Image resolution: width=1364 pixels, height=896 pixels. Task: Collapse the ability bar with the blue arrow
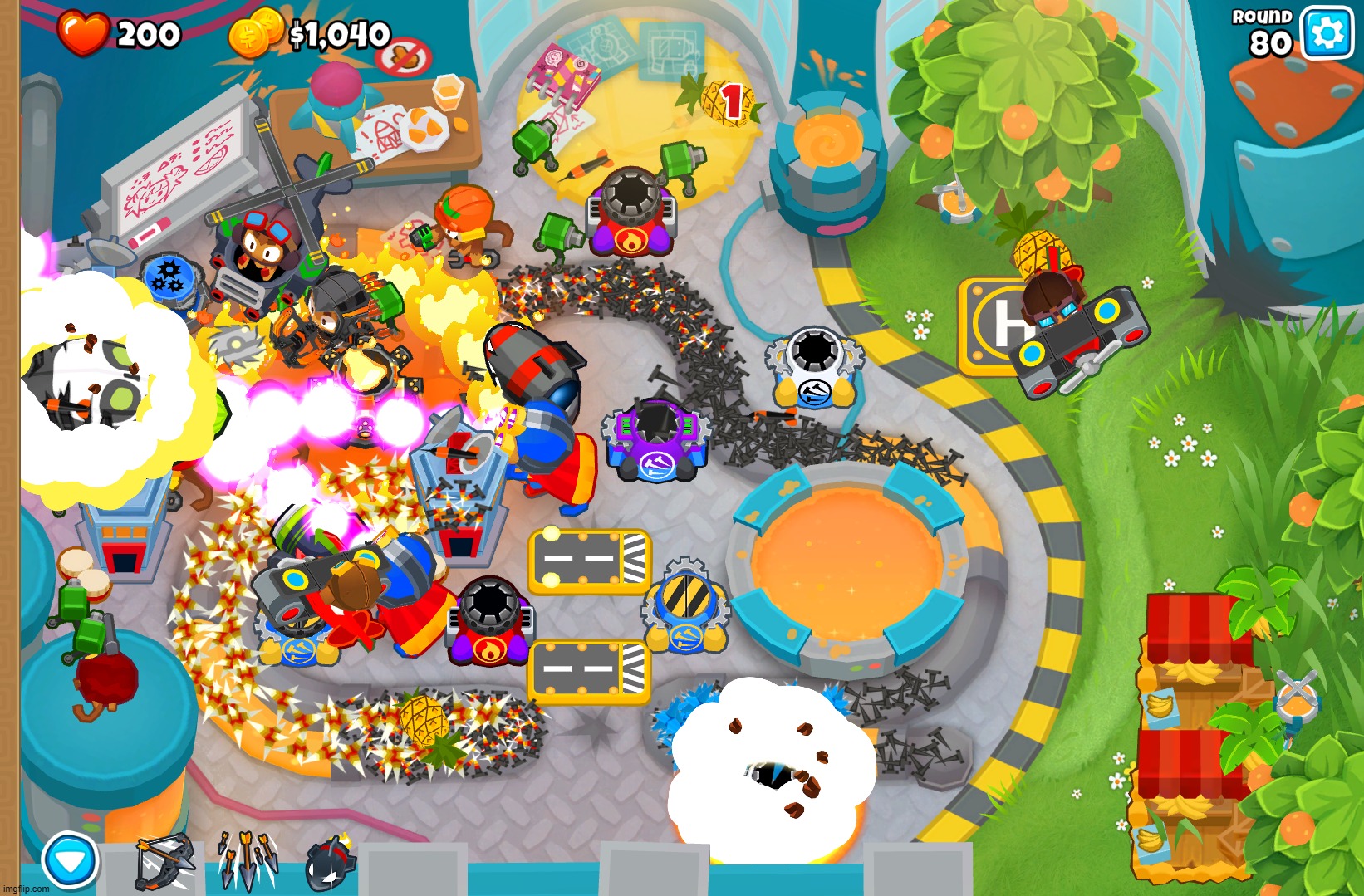click(70, 861)
